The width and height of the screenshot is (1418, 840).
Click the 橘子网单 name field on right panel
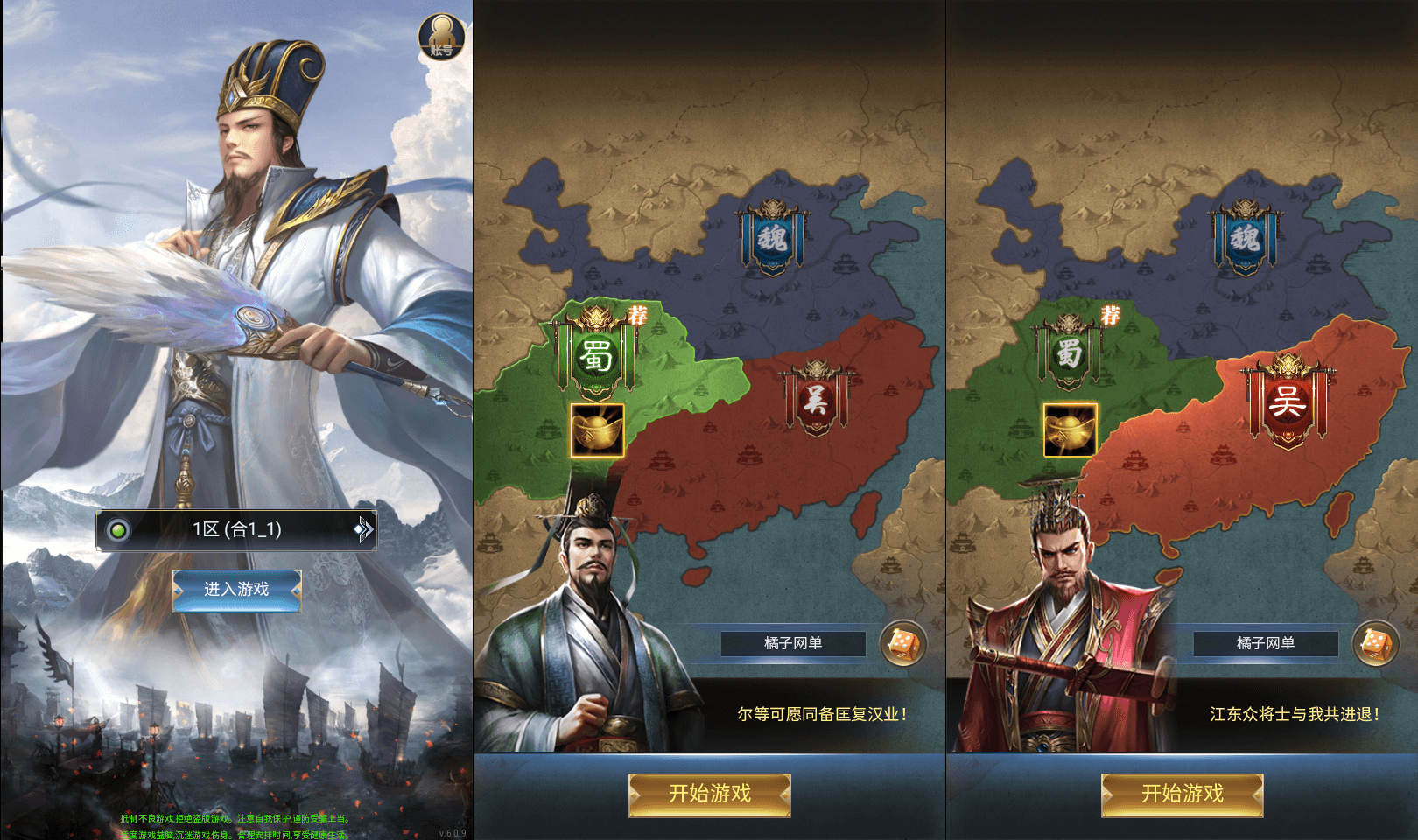pos(1266,643)
